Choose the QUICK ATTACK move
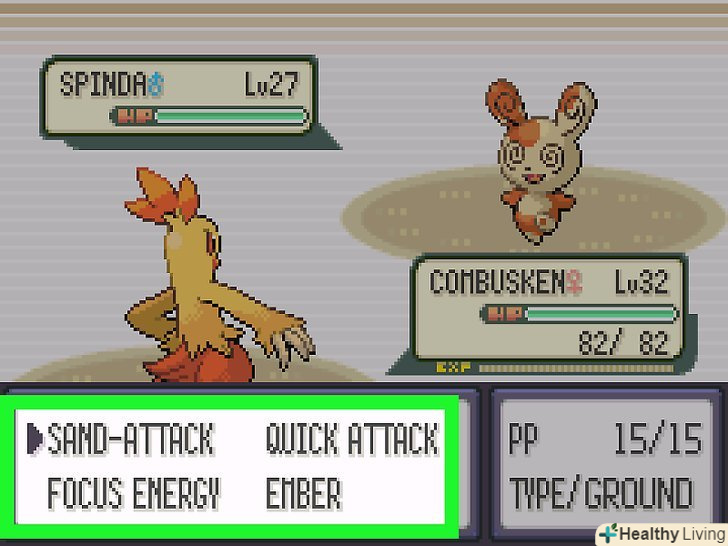This screenshot has width=728, height=546. pyautogui.click(x=351, y=439)
